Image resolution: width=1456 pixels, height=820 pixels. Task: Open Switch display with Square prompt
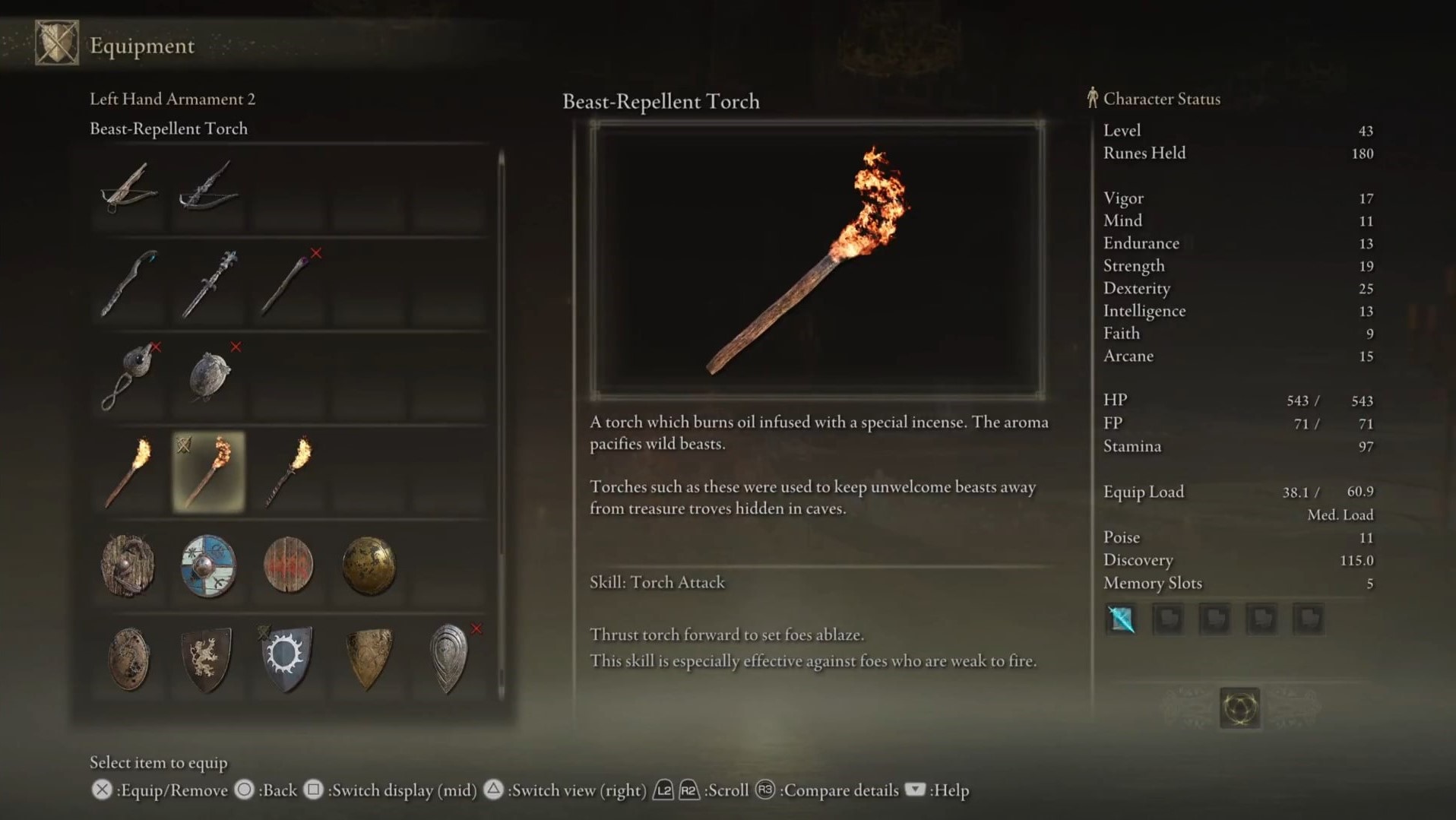point(313,790)
